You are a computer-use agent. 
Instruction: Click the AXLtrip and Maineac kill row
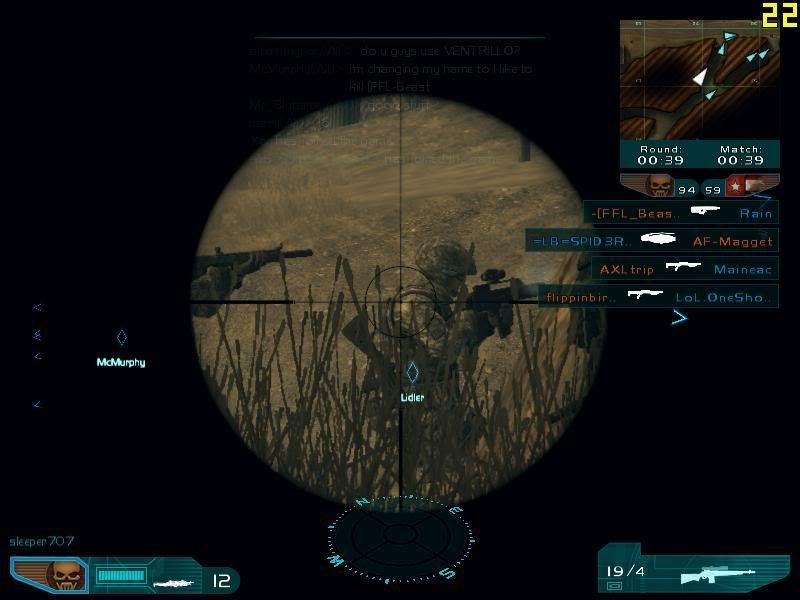point(684,269)
